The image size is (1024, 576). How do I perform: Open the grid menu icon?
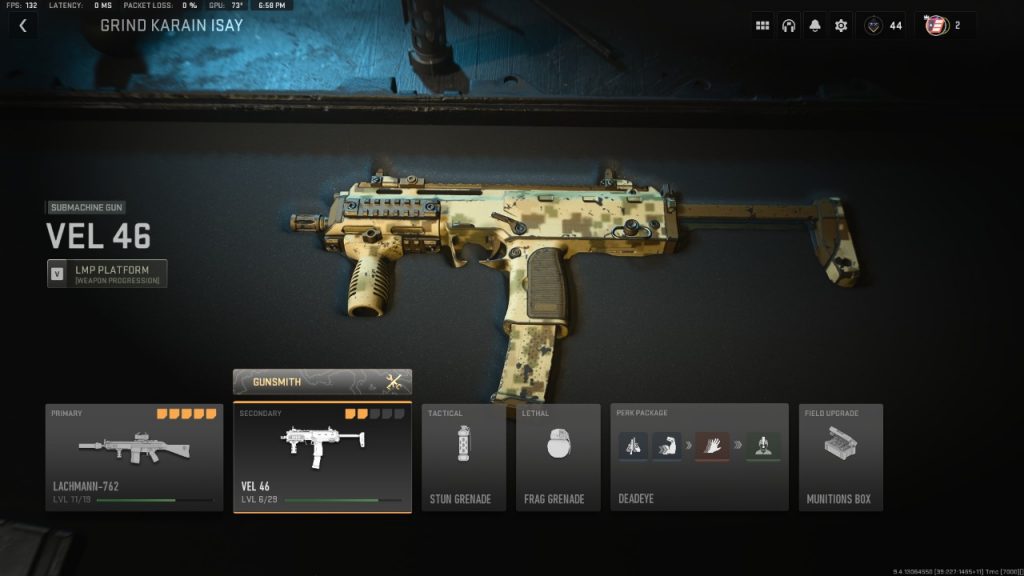(x=763, y=25)
